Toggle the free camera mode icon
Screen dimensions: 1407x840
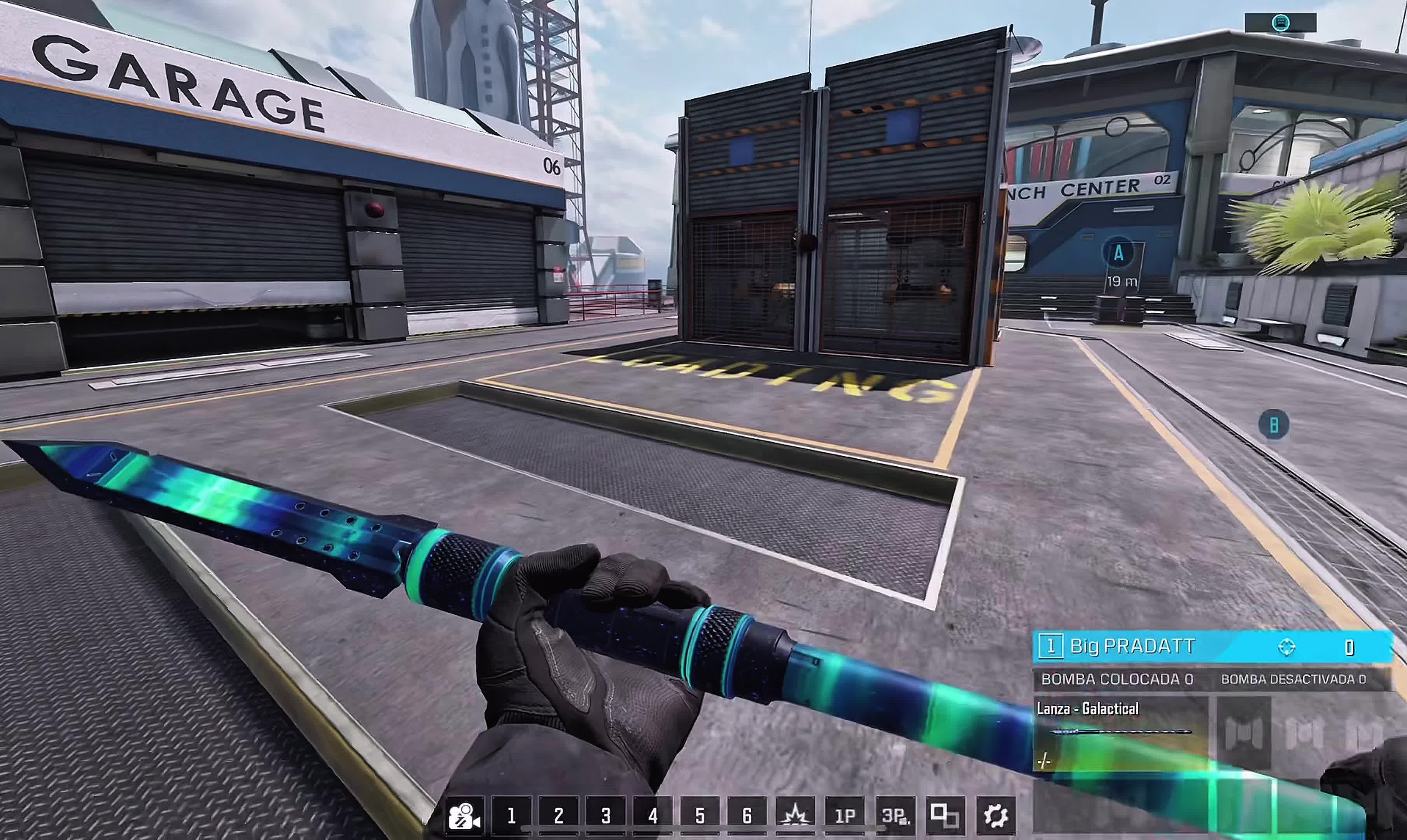[x=465, y=815]
